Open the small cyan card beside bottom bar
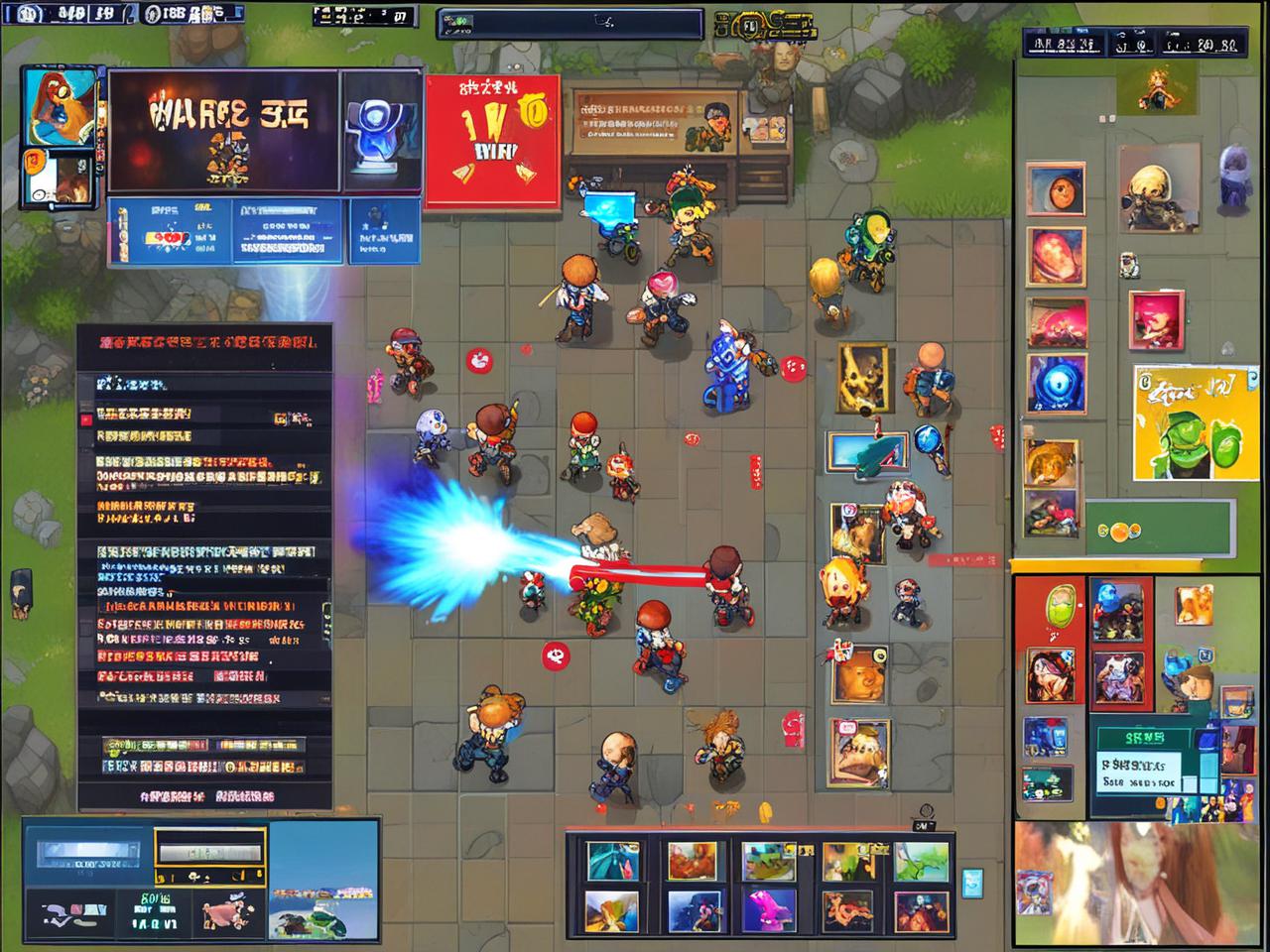1270x952 pixels. coord(971,882)
